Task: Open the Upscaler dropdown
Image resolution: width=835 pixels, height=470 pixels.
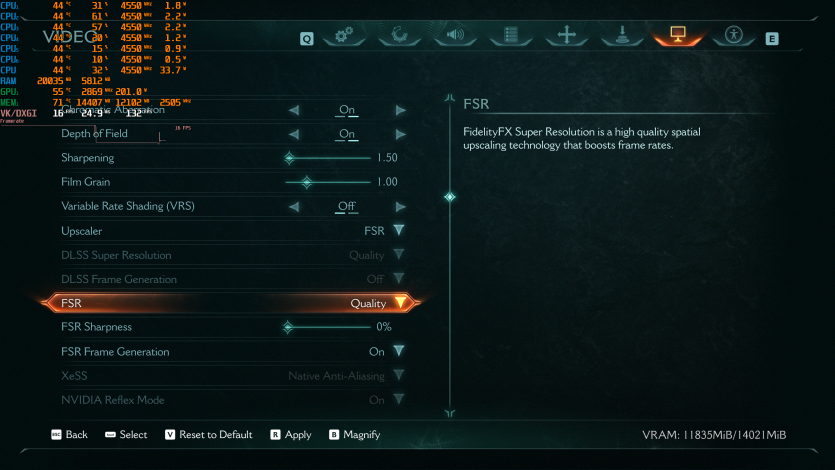Action: [x=399, y=231]
